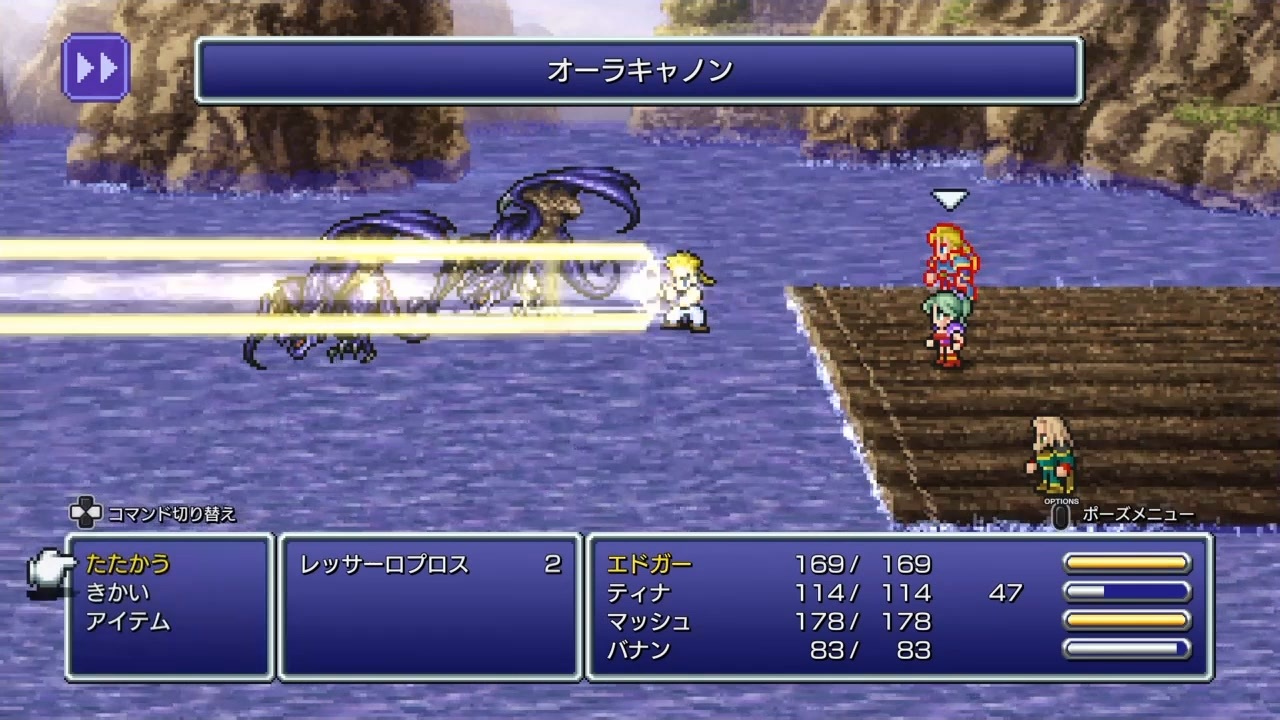The image size is (1280, 720).
Task: Open the アイテム inventory list
Action: pos(128,621)
